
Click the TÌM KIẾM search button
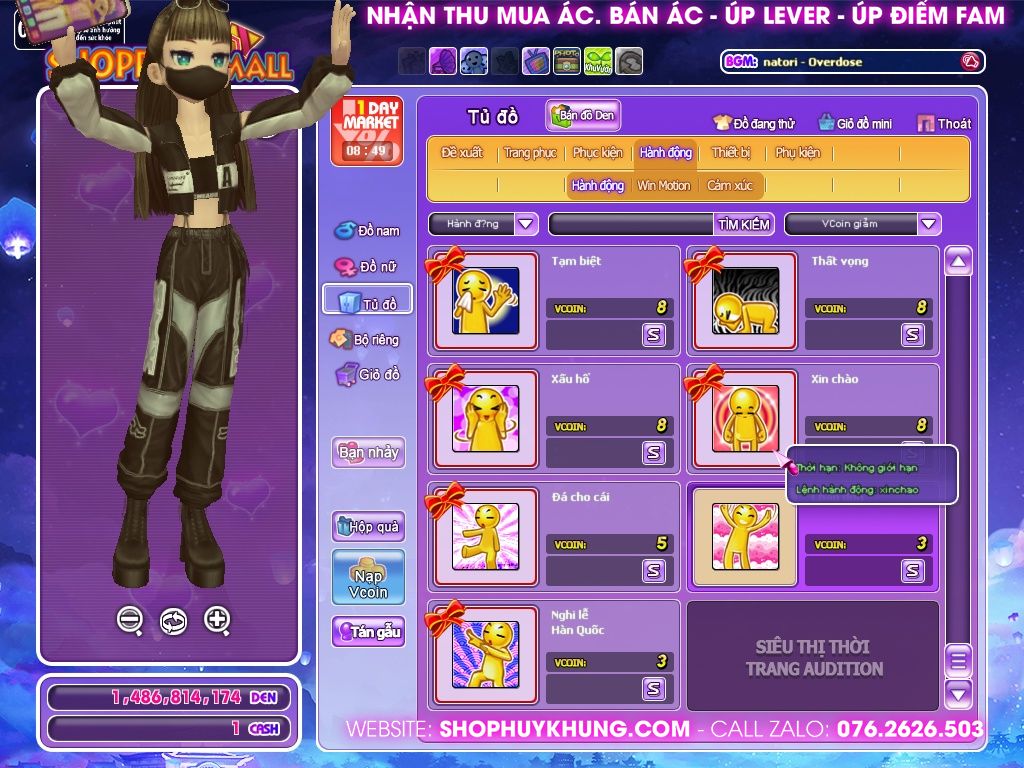coord(744,224)
